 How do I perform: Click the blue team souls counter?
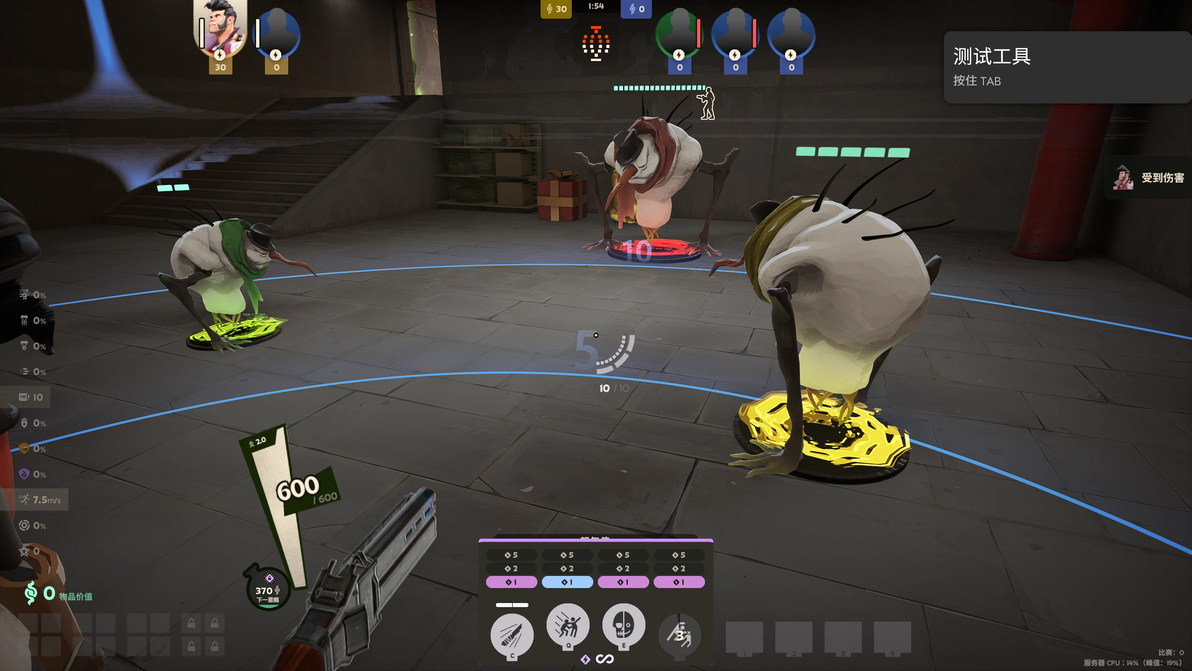pyautogui.click(x=636, y=9)
